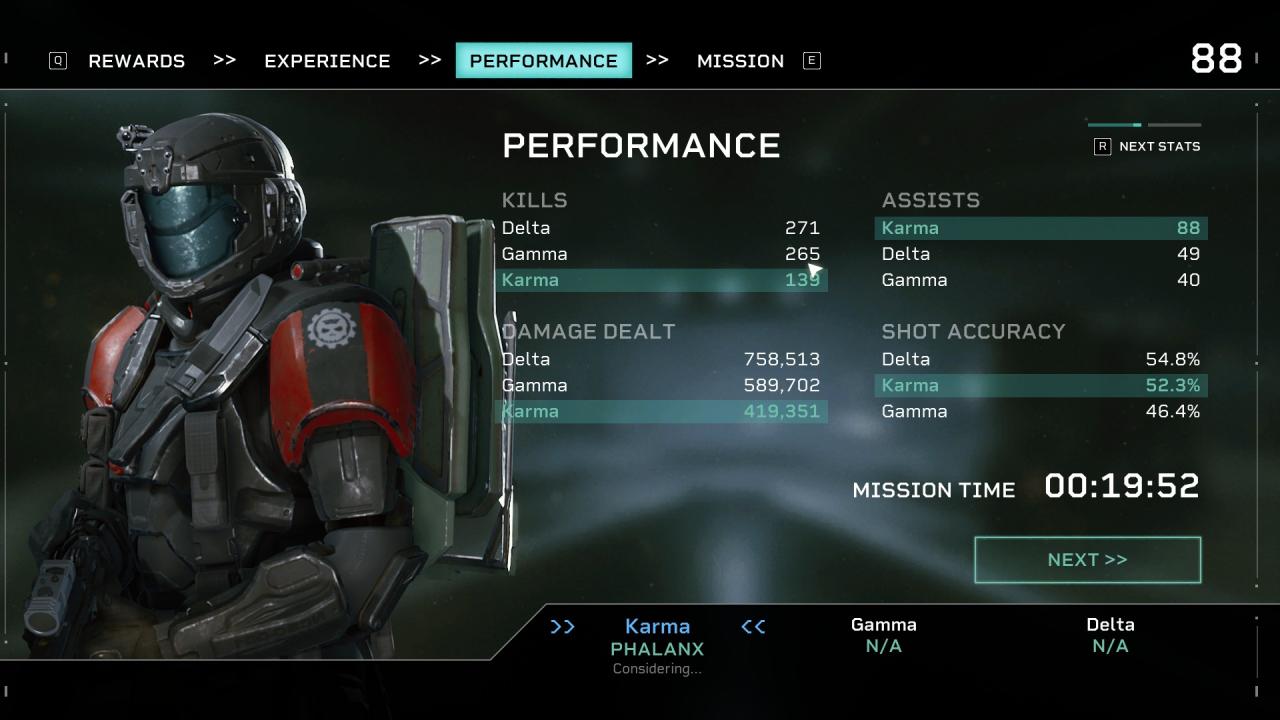The height and width of the screenshot is (720, 1280).
Task: Show the Next Stats page
Action: click(1147, 146)
